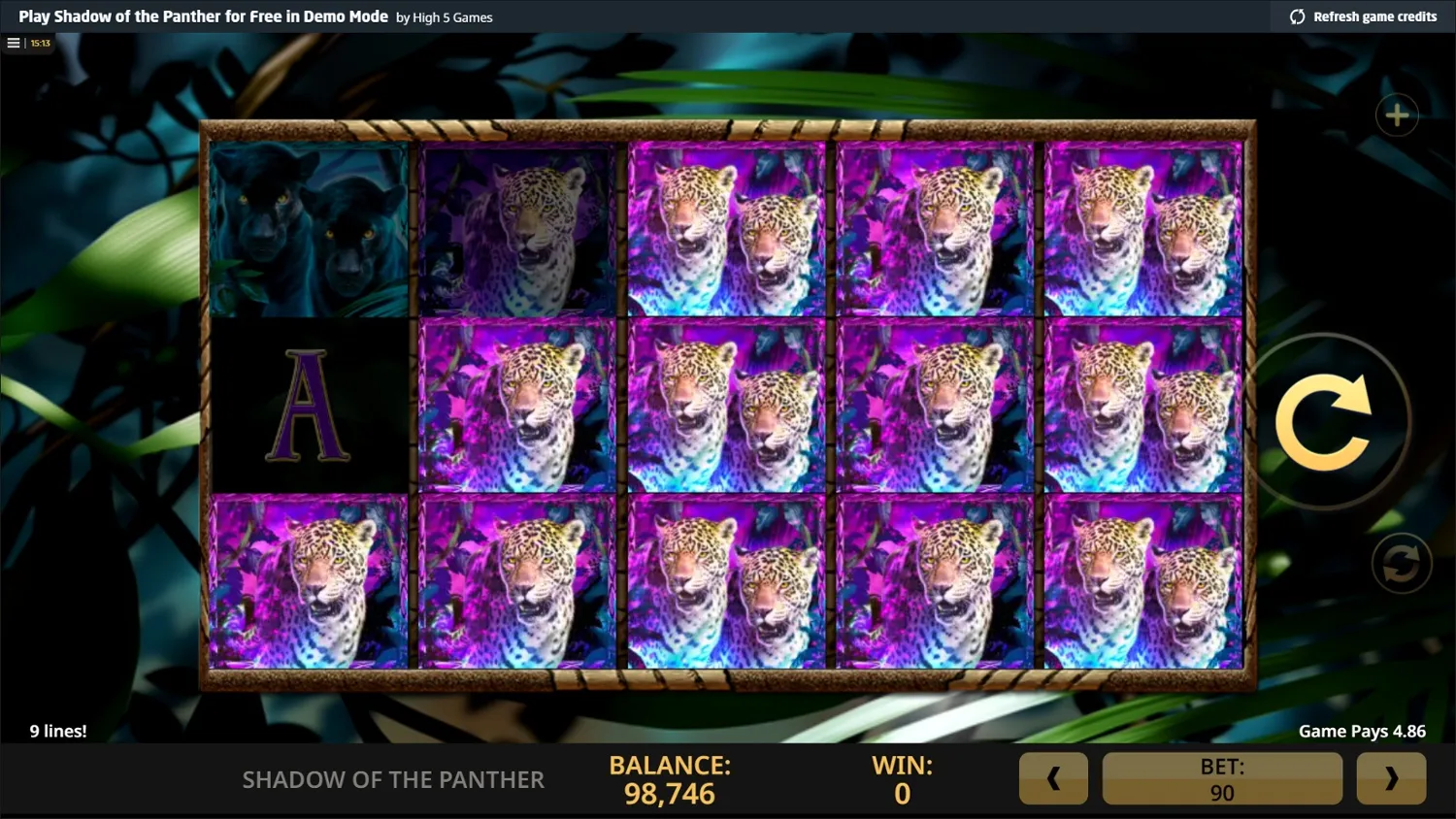Click the 9 lines! label
This screenshot has width=1456, height=819.
pyautogui.click(x=57, y=731)
